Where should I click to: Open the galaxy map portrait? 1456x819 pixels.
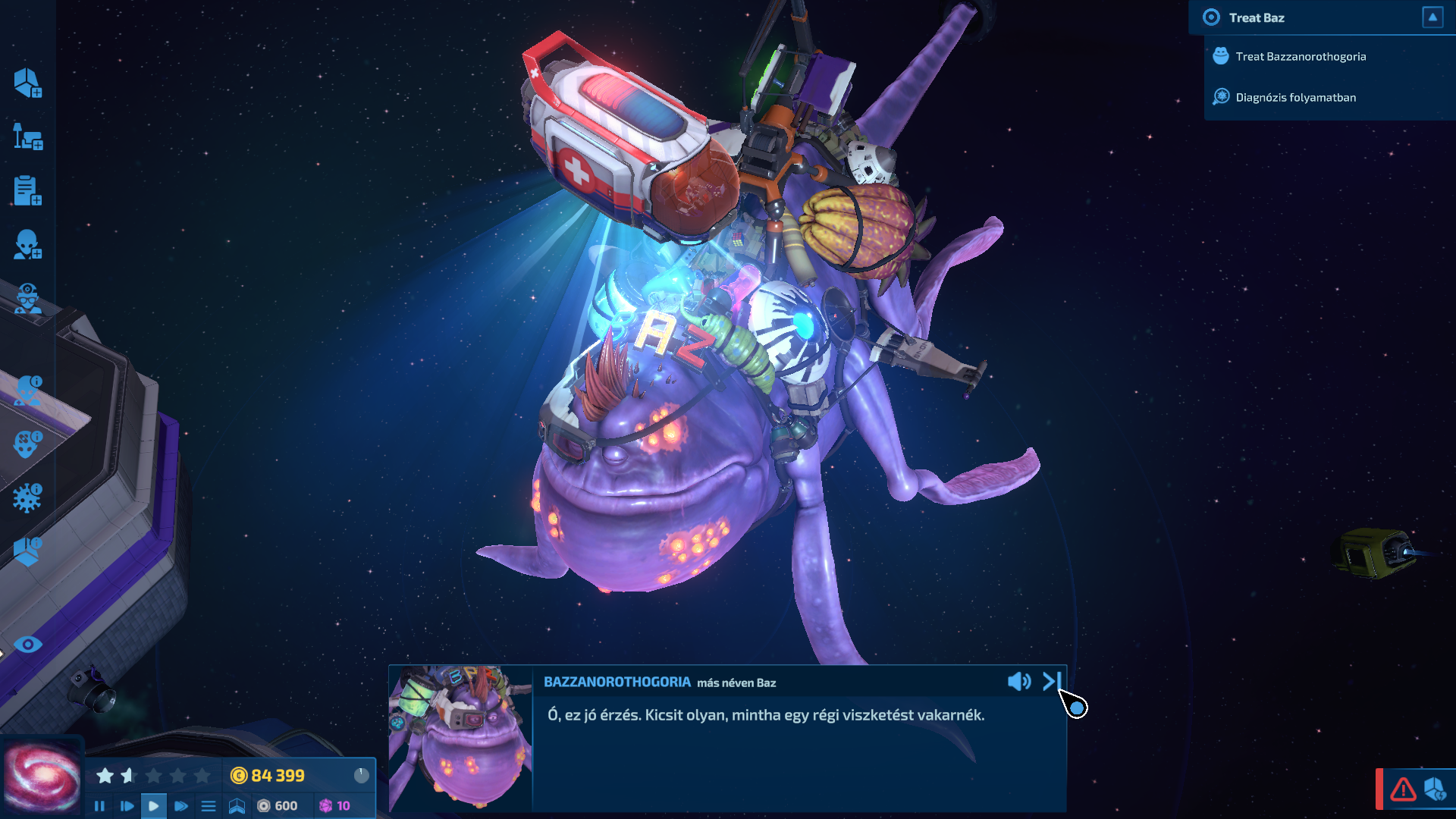(42, 779)
